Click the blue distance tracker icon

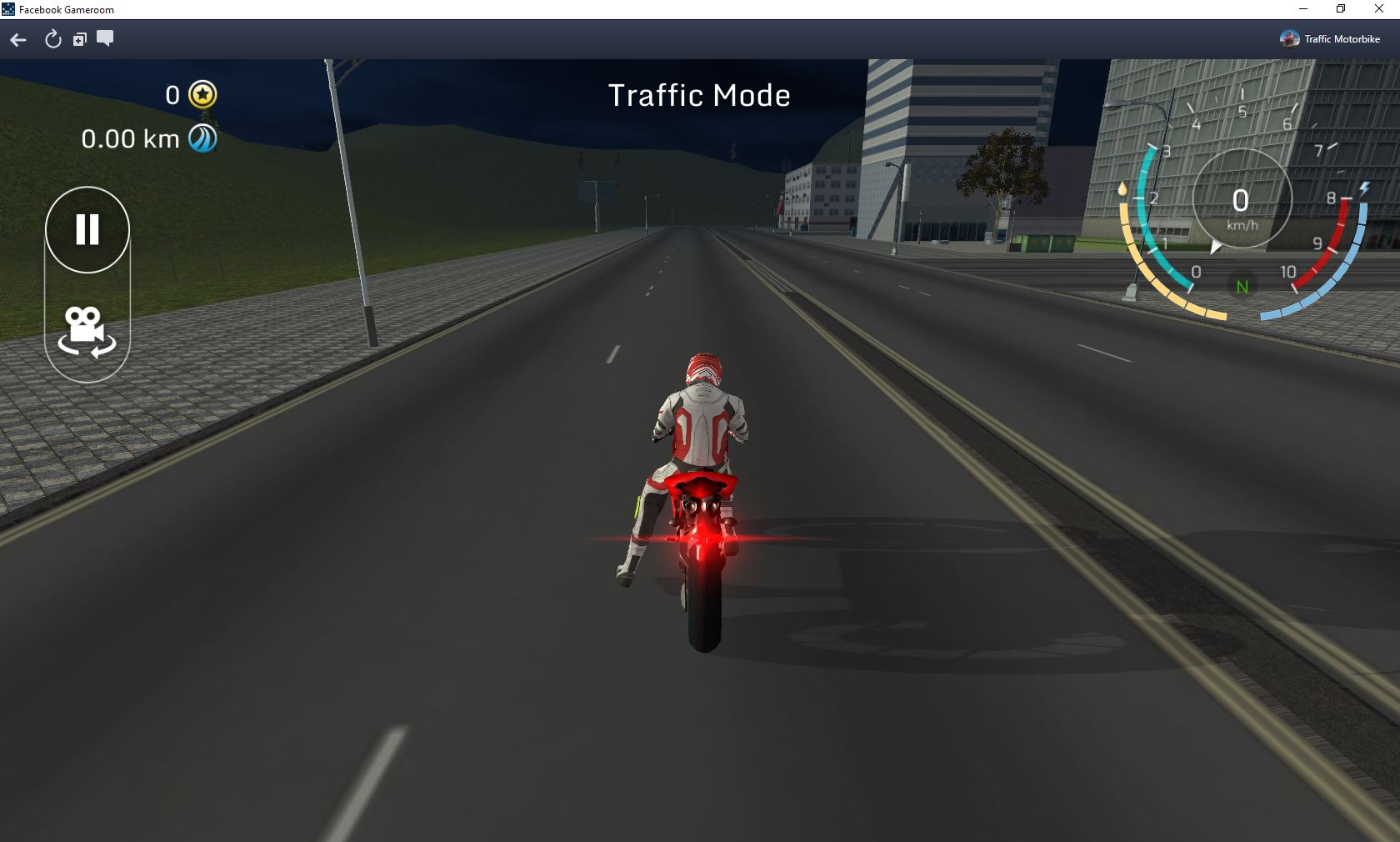(x=200, y=138)
